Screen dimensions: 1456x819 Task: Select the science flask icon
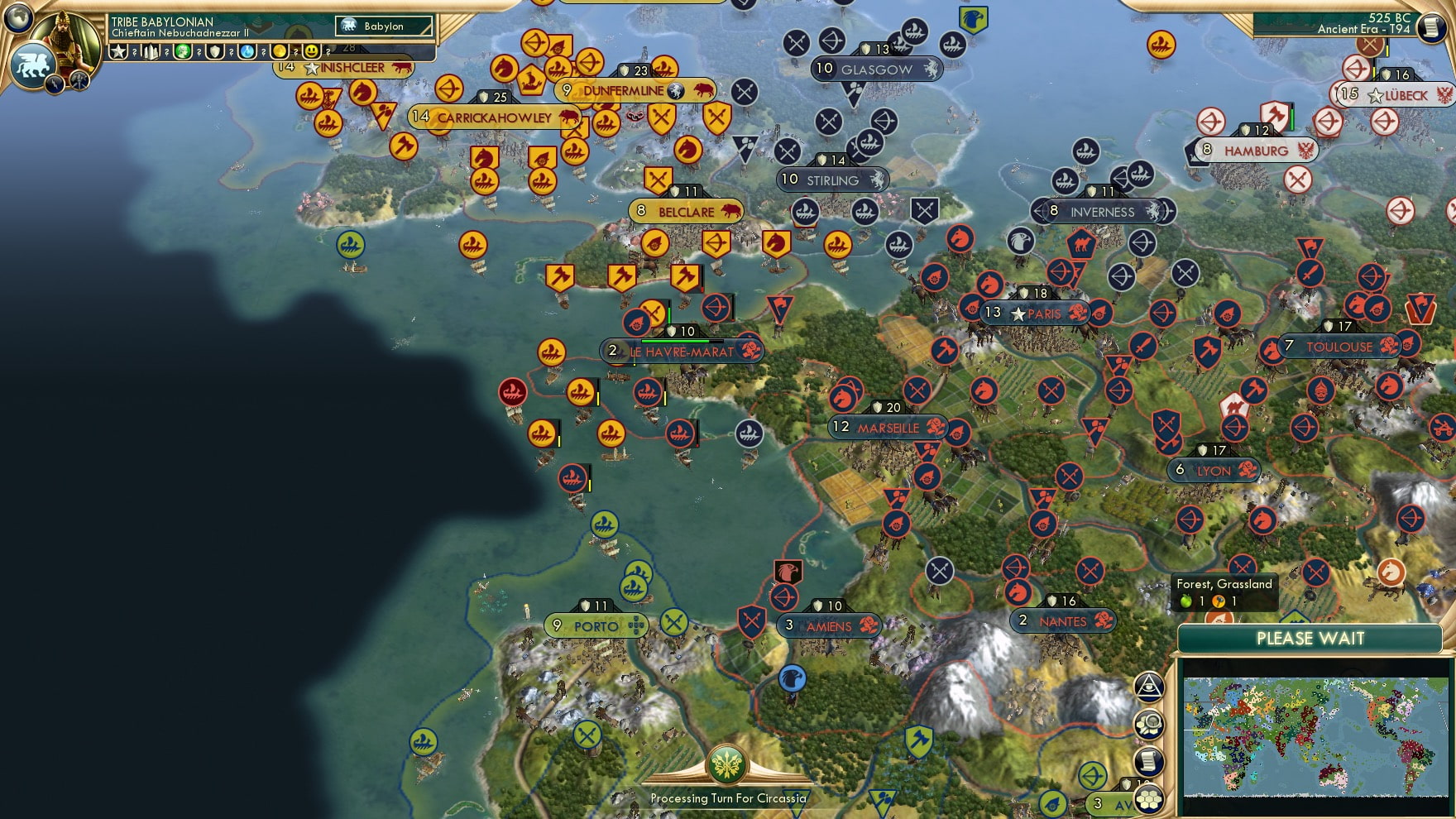tap(246, 53)
